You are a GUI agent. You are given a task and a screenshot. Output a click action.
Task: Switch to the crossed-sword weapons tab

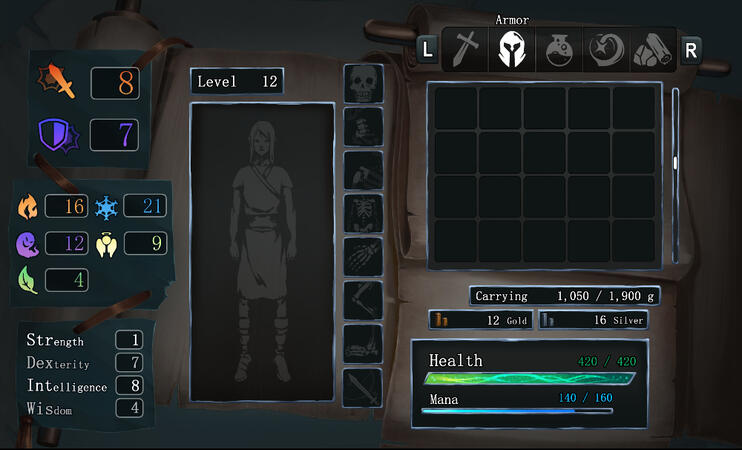pos(465,49)
